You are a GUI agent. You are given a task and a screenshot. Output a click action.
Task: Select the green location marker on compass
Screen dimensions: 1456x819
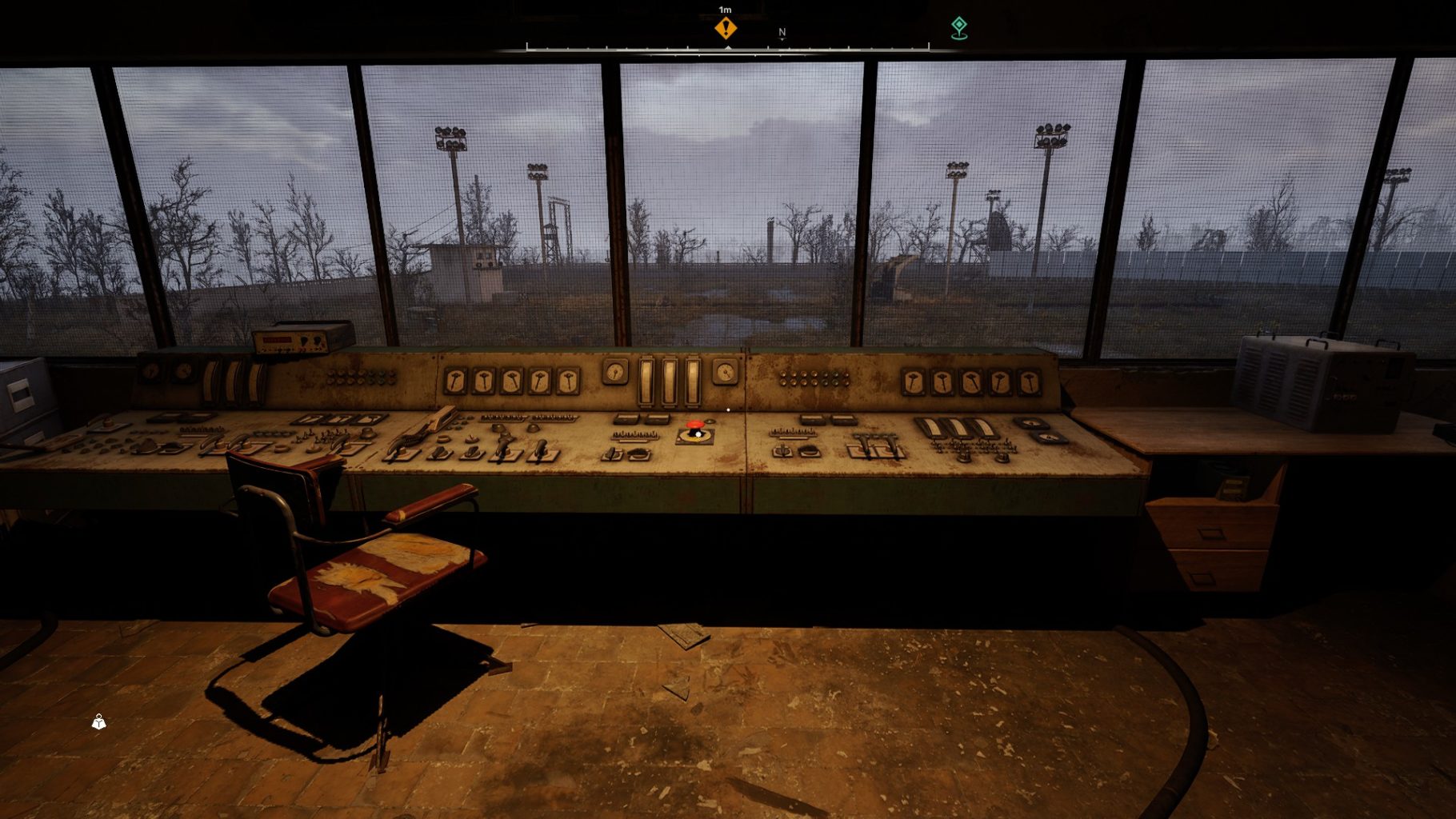click(958, 27)
